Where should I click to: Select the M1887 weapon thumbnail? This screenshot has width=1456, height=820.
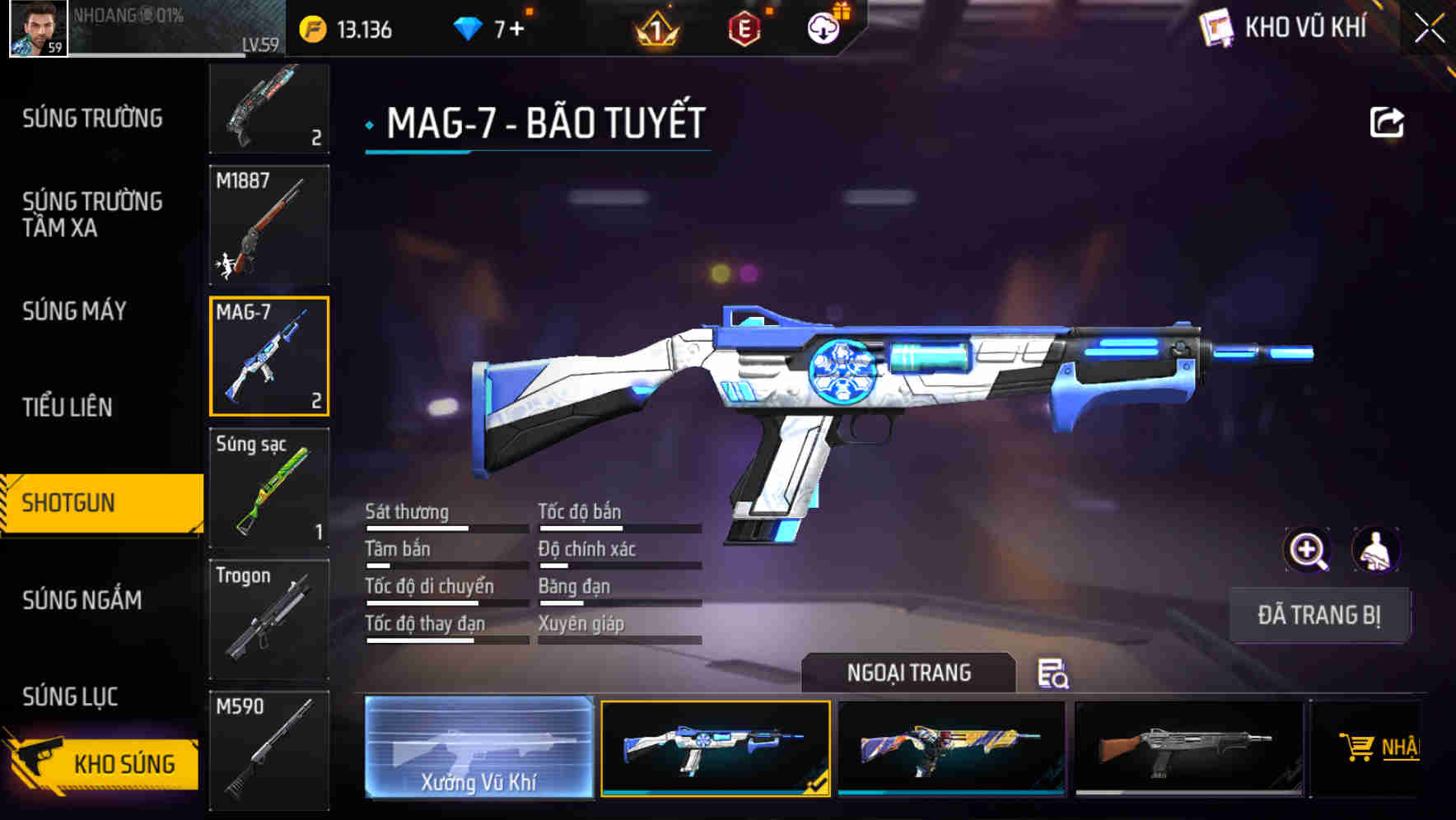point(269,222)
